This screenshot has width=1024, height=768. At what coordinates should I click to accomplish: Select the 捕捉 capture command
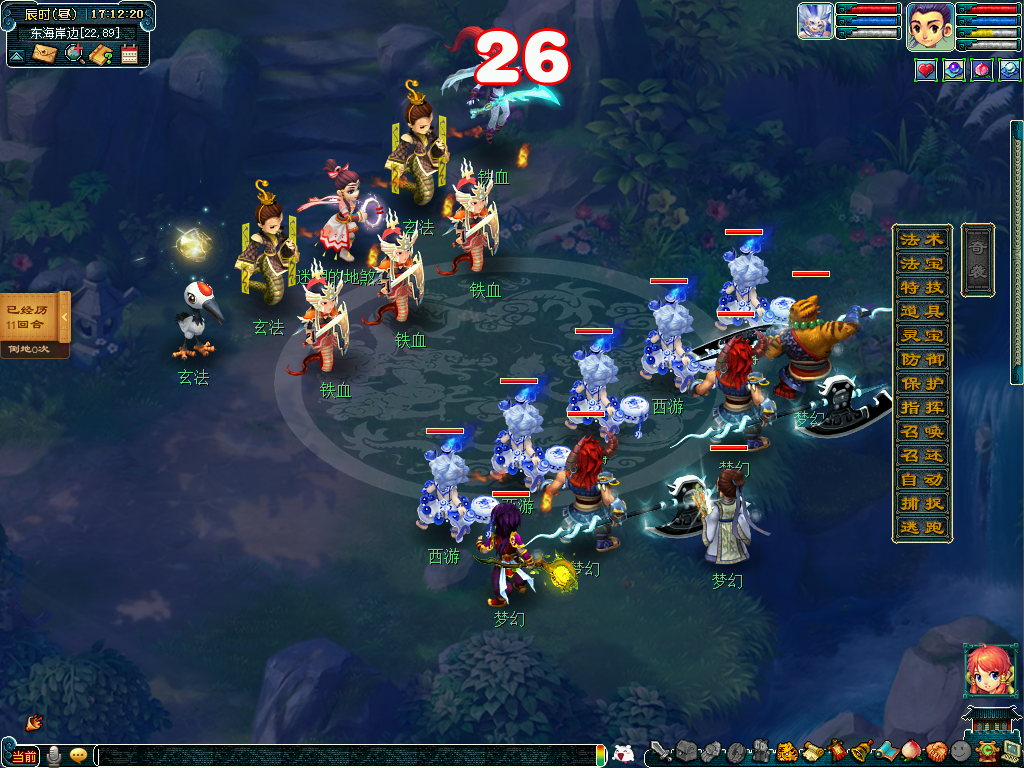tap(921, 504)
